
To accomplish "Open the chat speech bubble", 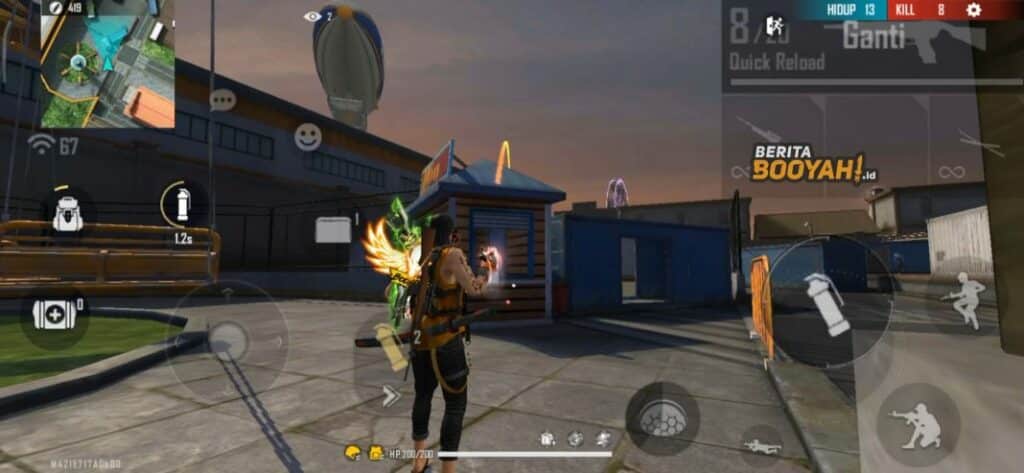I will (223, 100).
